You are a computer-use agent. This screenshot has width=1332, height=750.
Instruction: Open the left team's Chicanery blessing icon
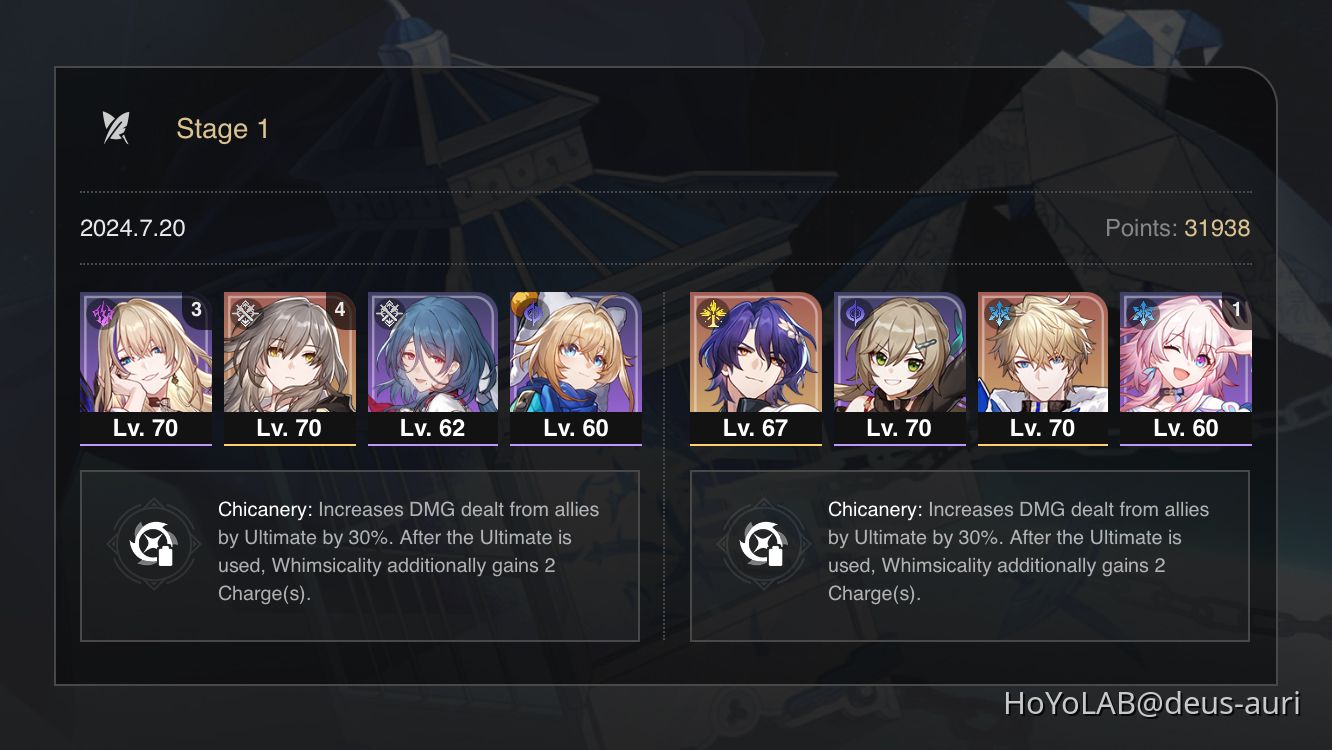click(x=154, y=544)
